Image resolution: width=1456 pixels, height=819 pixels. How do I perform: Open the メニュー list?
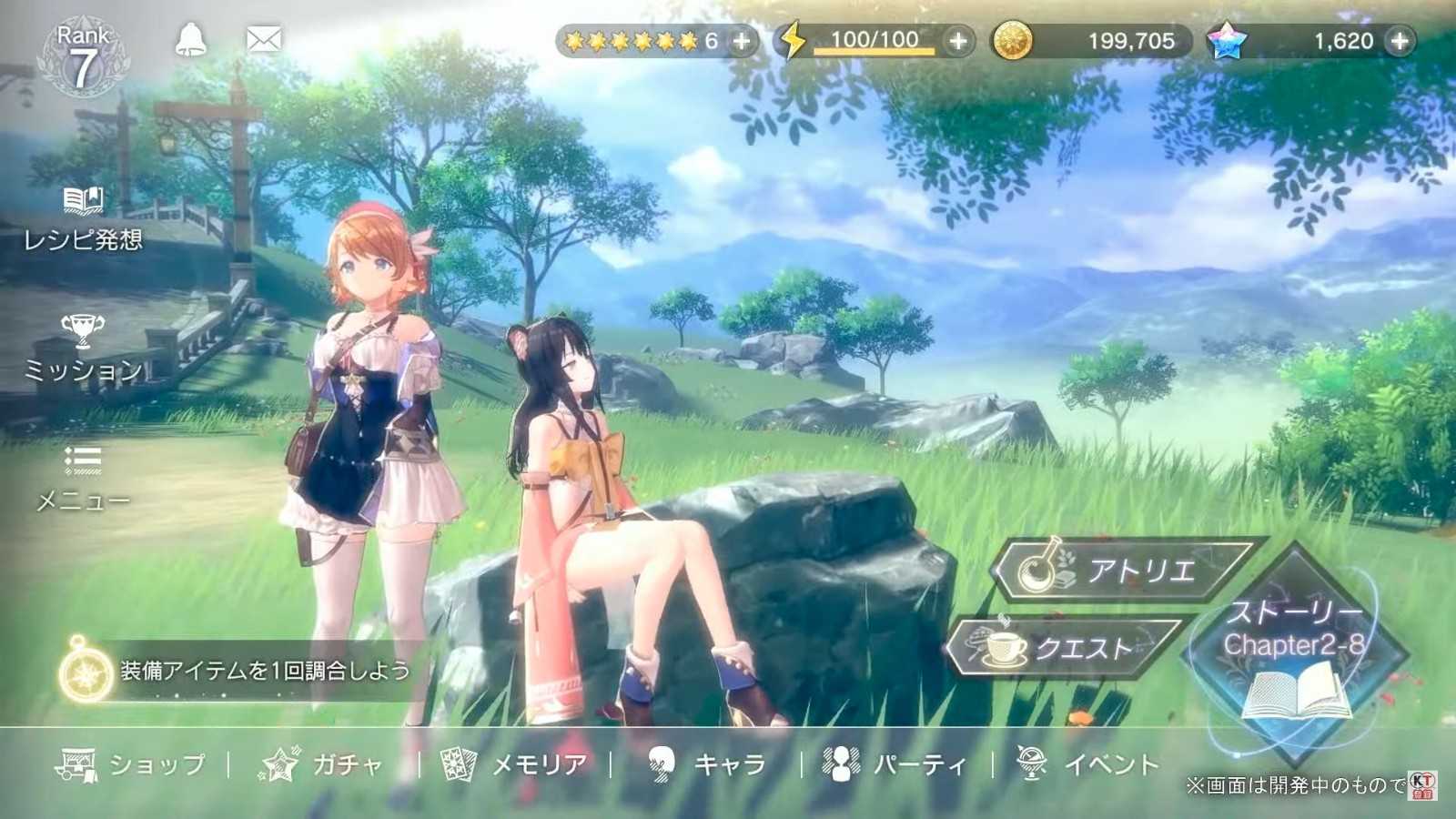[83, 479]
